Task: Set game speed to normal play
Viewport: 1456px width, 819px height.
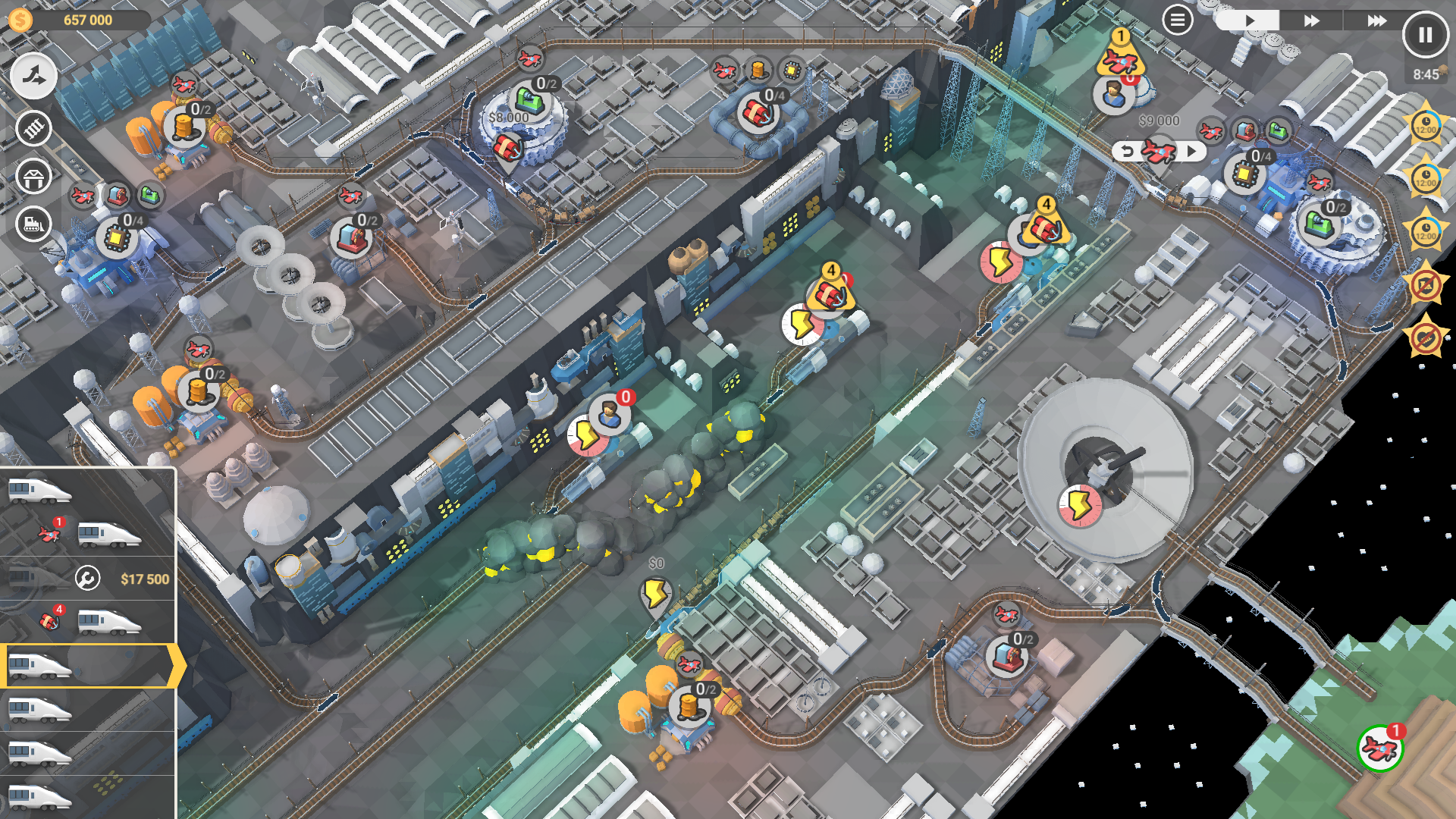Action: (1248, 20)
